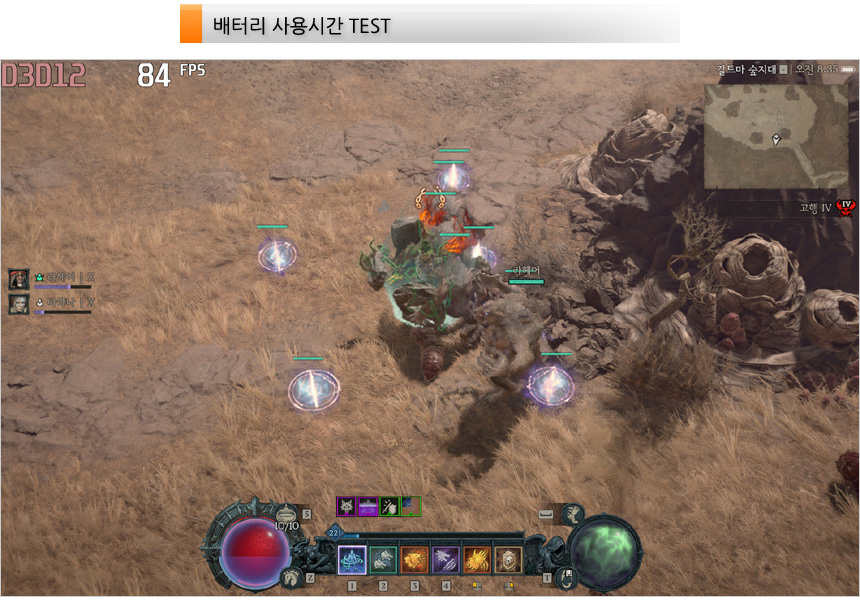Click the horse mount icon
This screenshot has height=601, width=860.
293,576
